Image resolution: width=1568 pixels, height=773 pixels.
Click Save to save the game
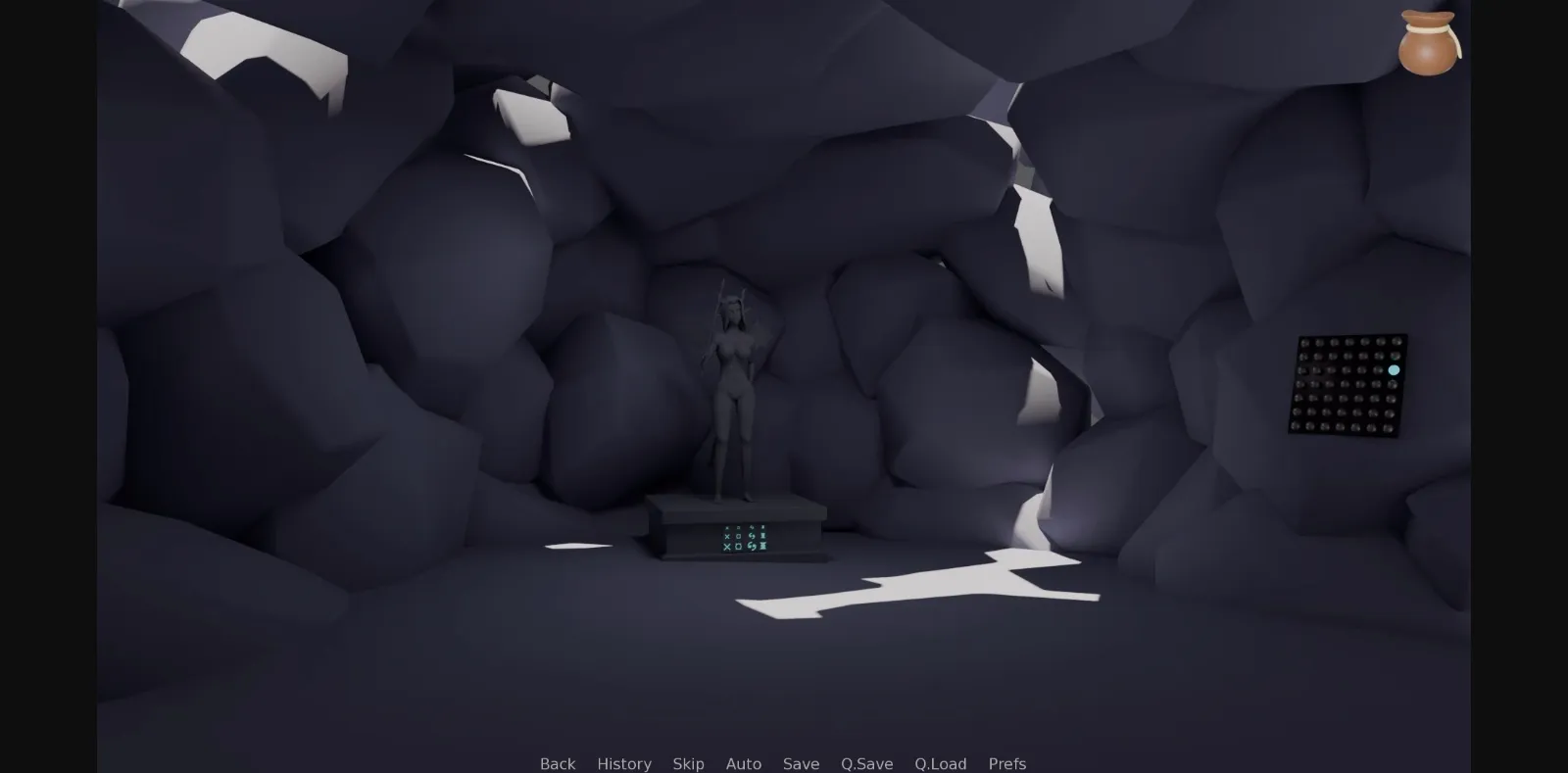coord(802,763)
